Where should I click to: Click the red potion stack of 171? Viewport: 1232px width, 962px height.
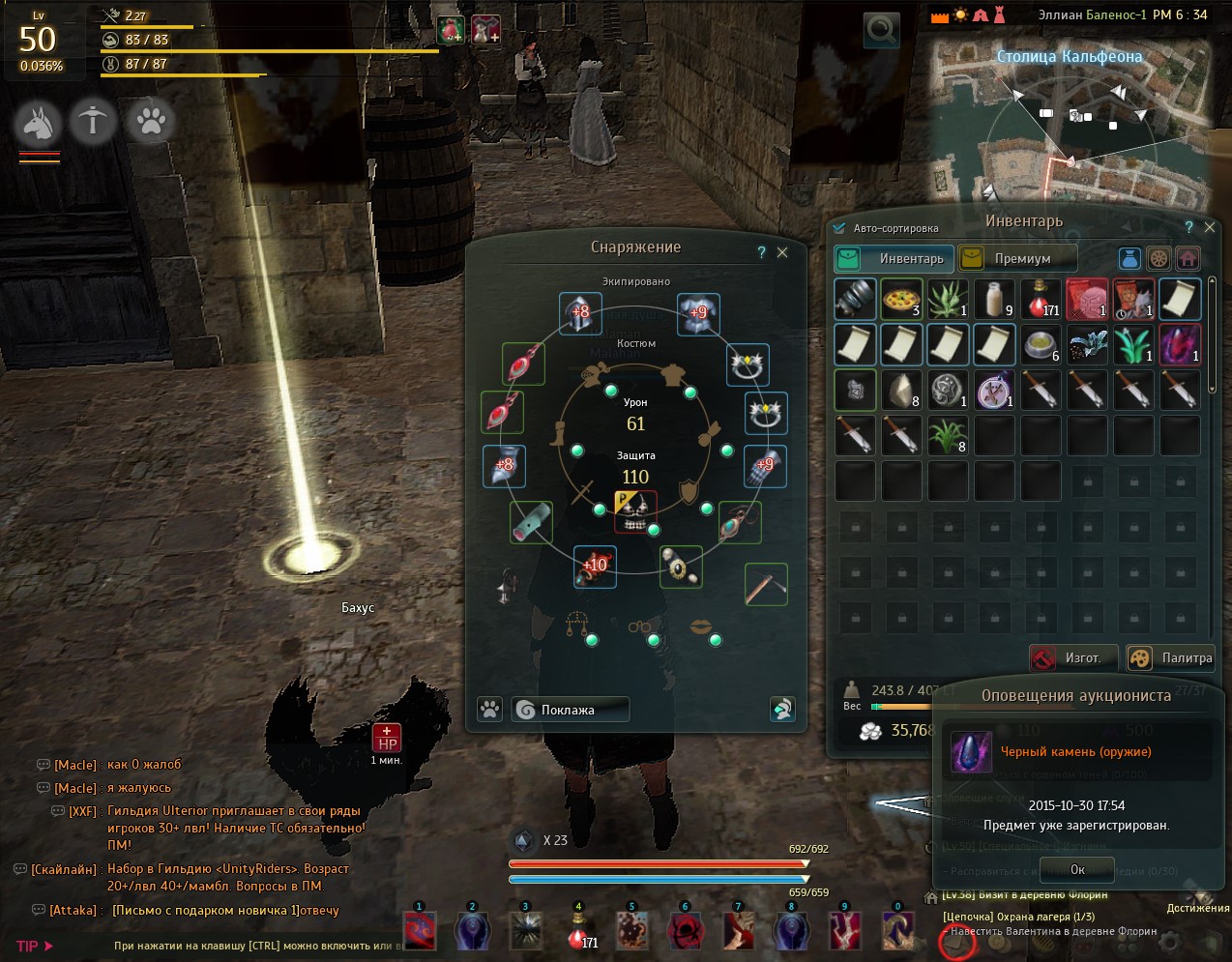(1041, 299)
